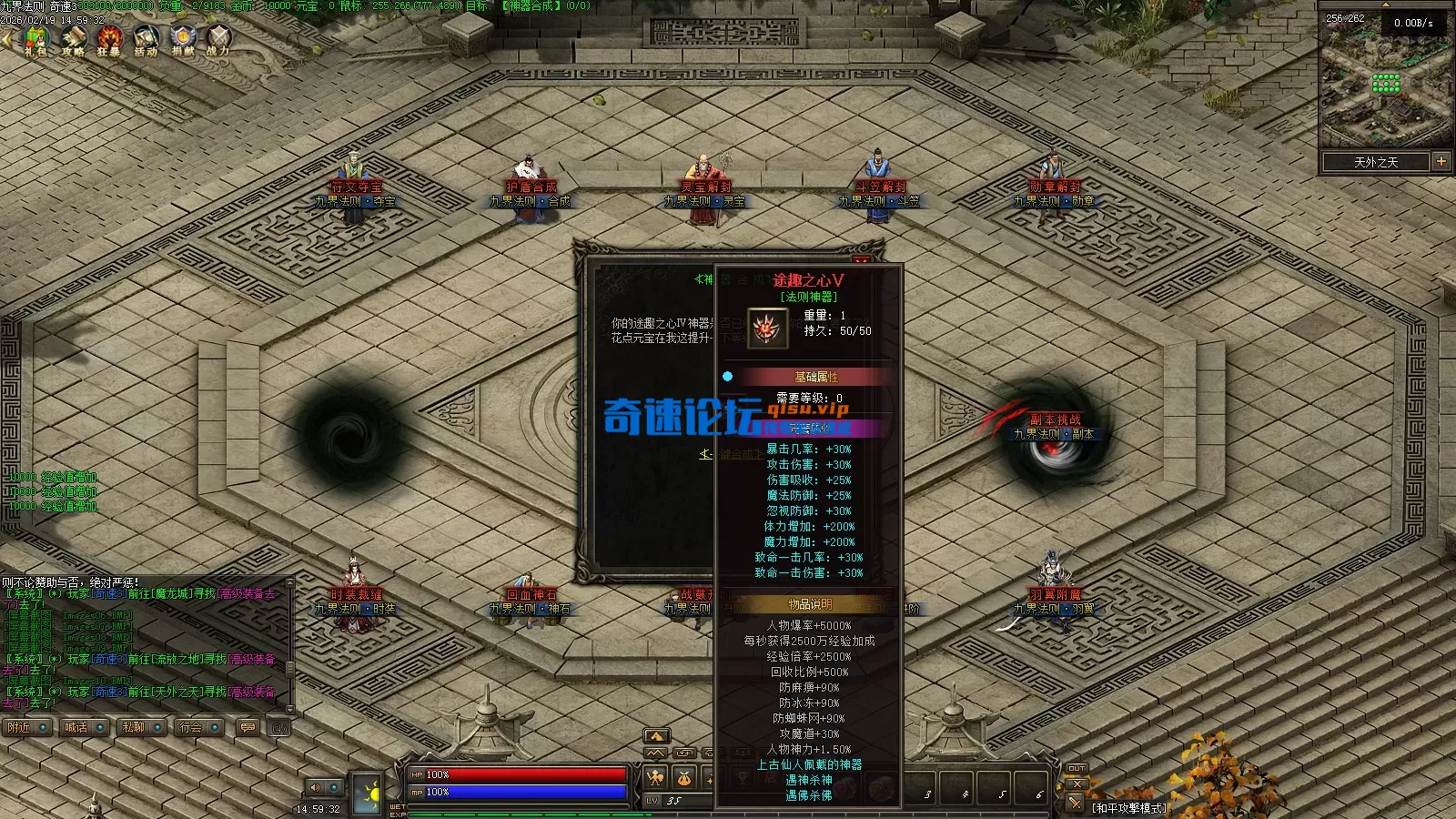This screenshot has width=1456, height=819.
Task: Collapse the minimap with the top arrow
Action: [1386, 5]
